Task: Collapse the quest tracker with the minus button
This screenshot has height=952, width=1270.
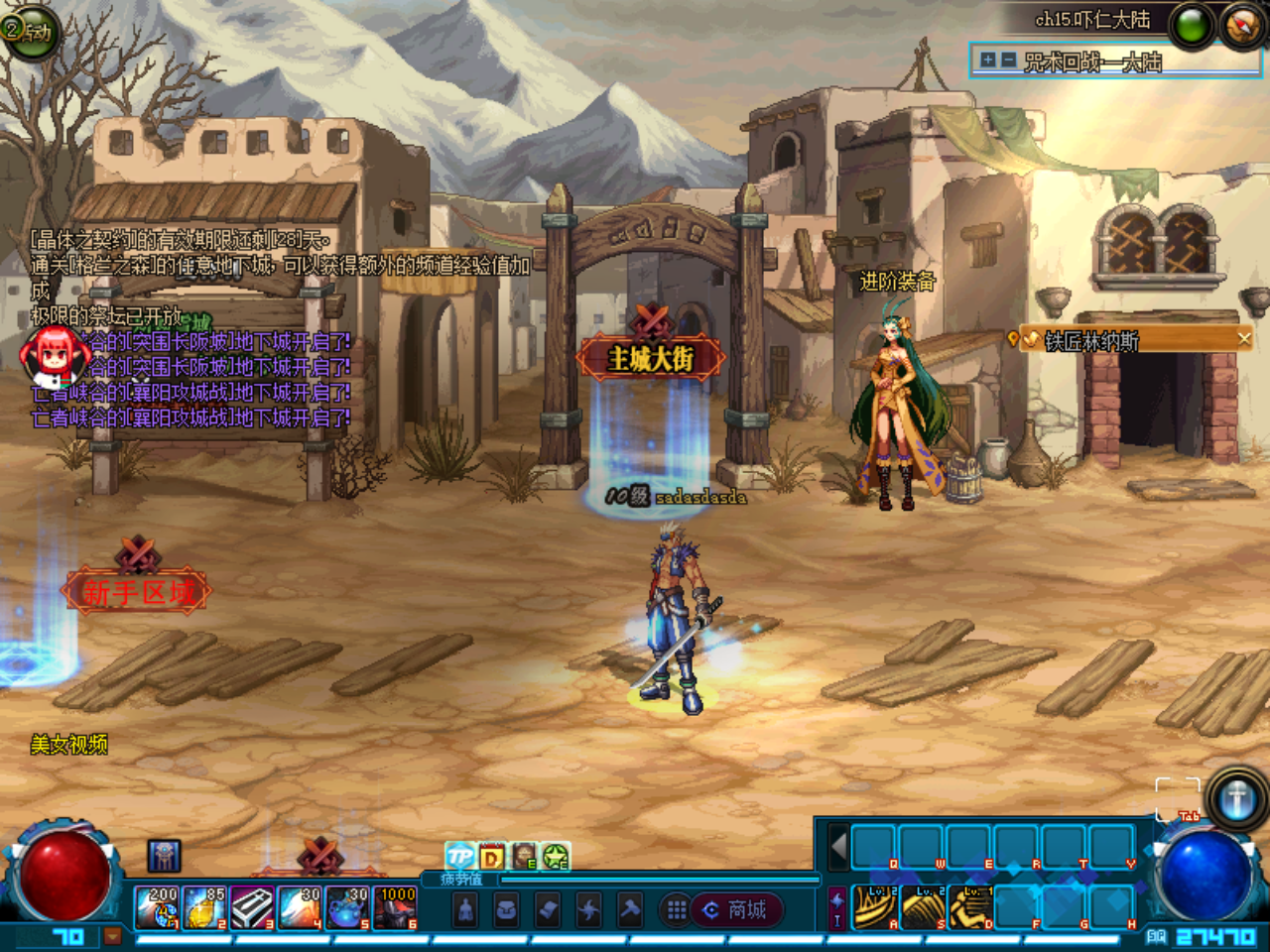Action: tap(1008, 60)
